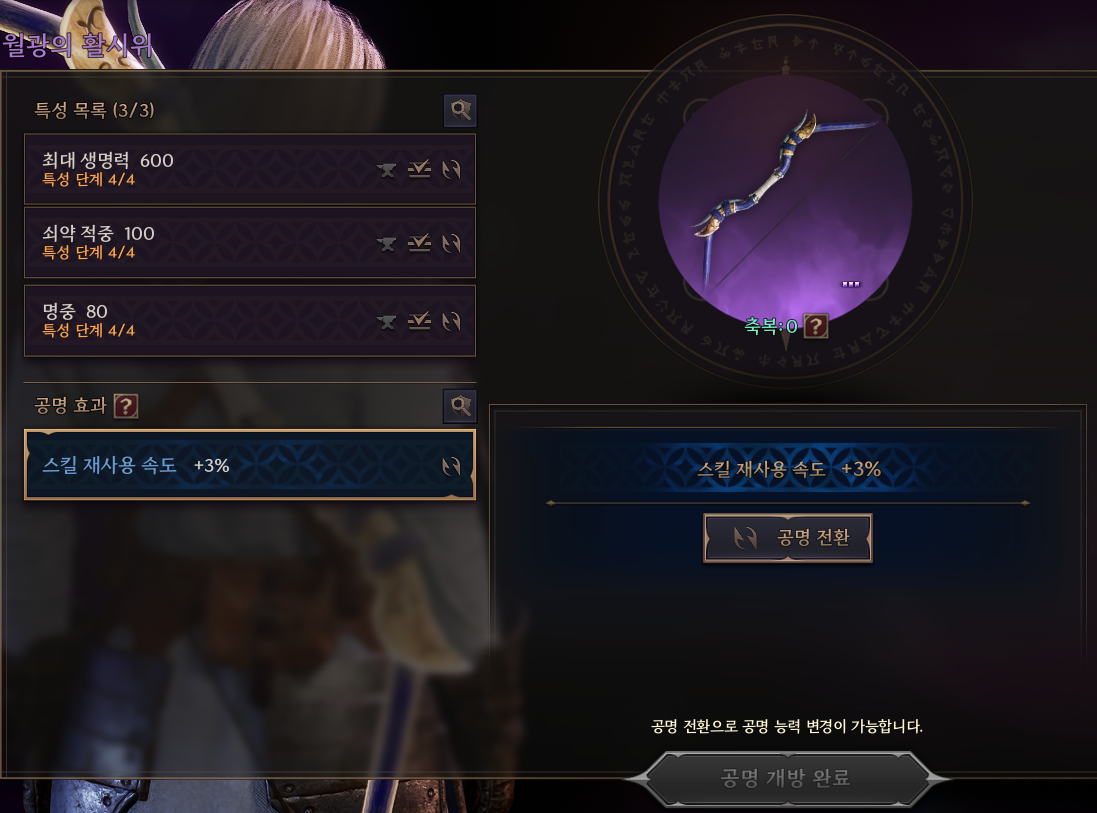Click the checklist icon on 명중 row
This screenshot has width=1097, height=813.
pos(419,321)
